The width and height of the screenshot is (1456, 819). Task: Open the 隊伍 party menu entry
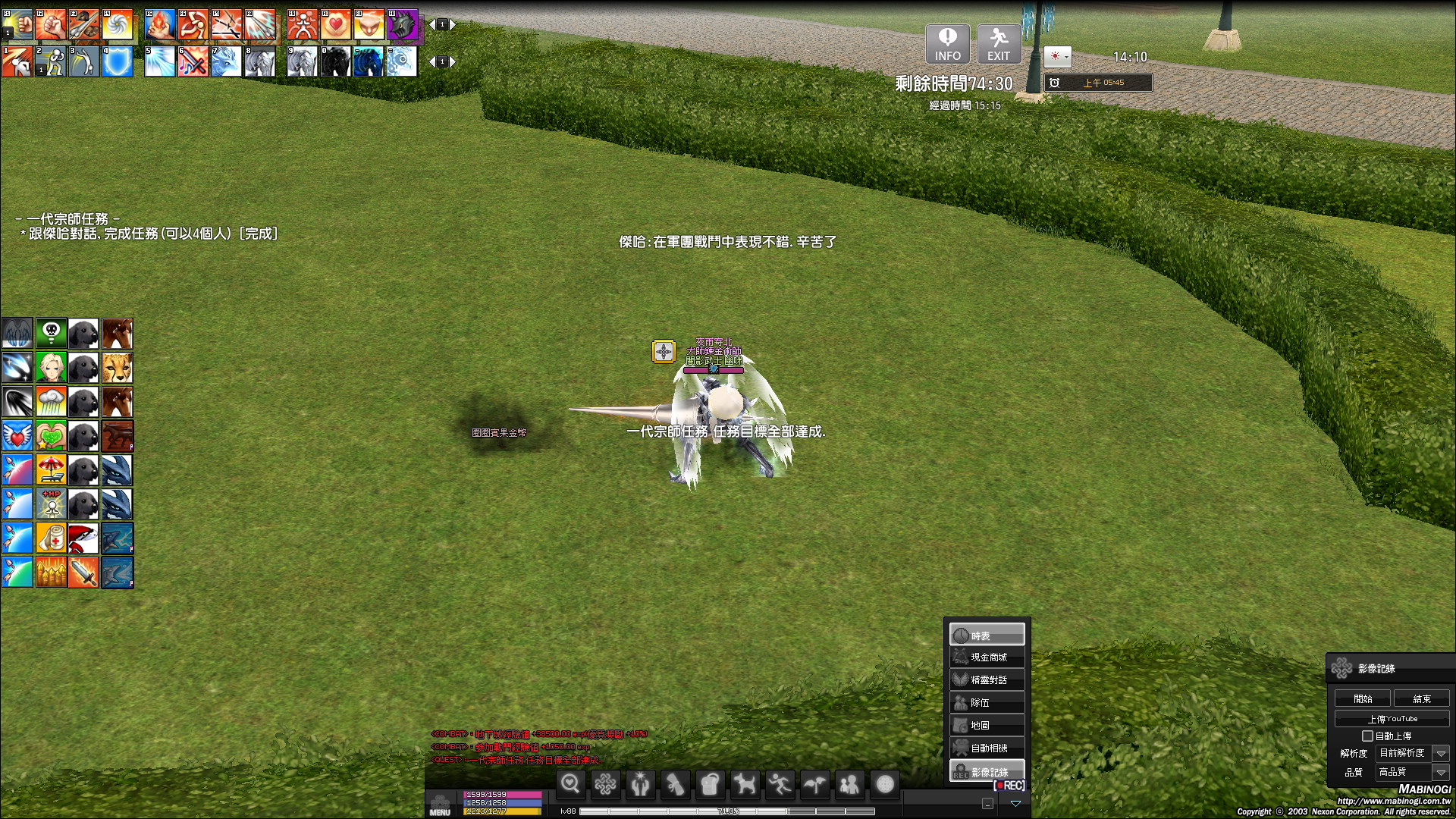tap(987, 703)
